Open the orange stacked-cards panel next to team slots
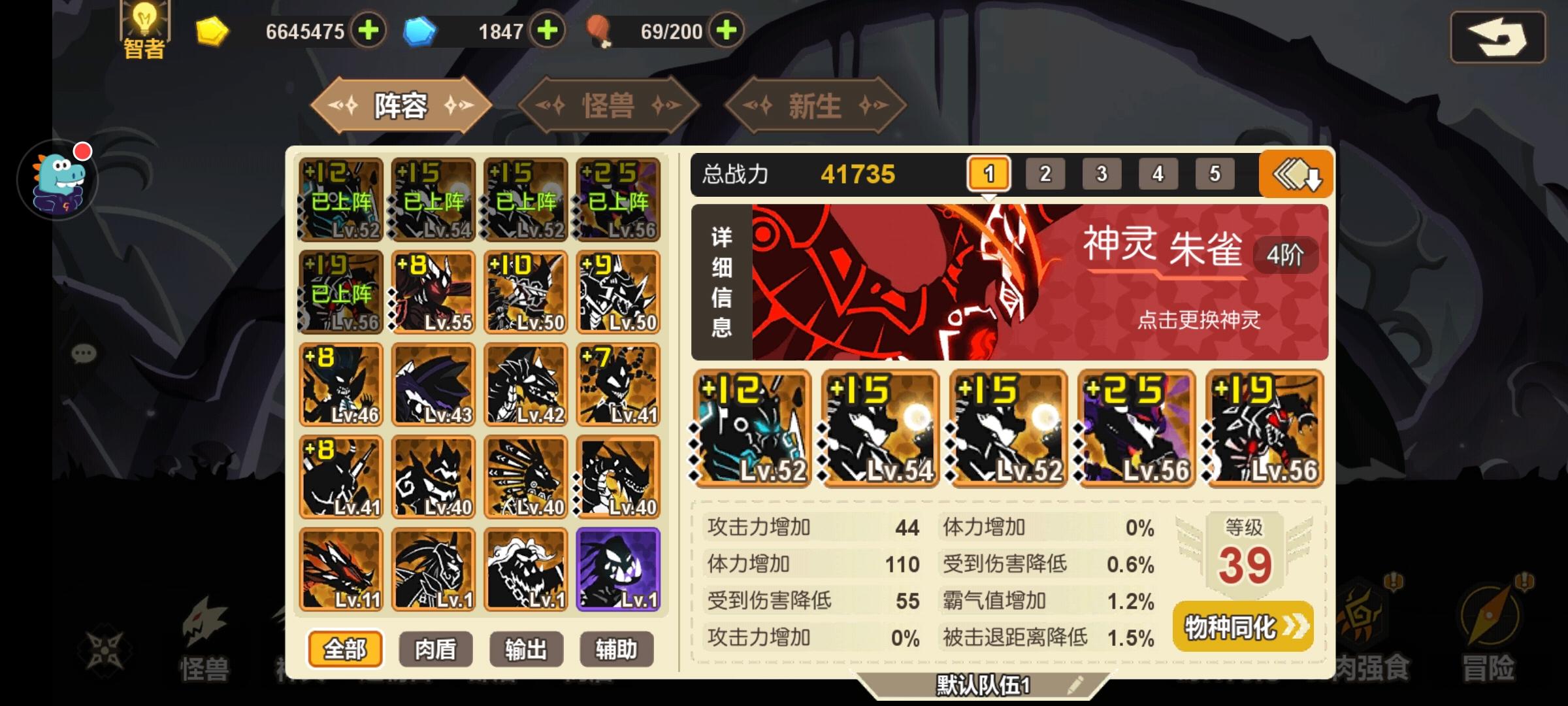Image resolution: width=1568 pixels, height=706 pixels. point(1298,174)
